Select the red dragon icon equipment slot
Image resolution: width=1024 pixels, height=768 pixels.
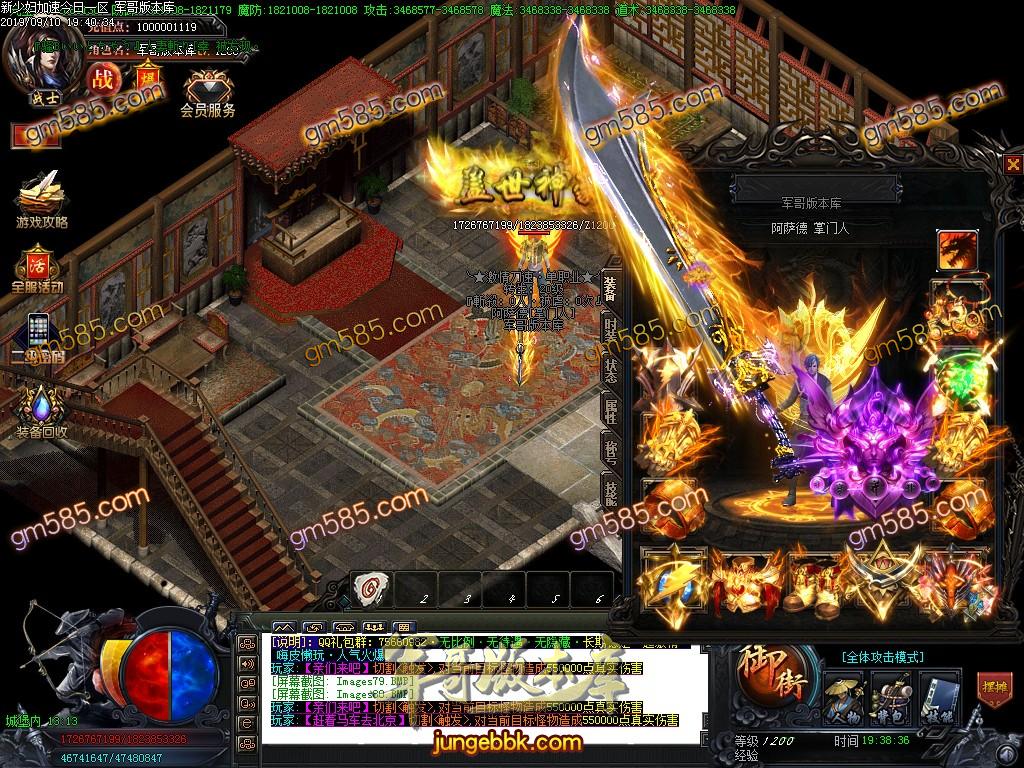955,248
